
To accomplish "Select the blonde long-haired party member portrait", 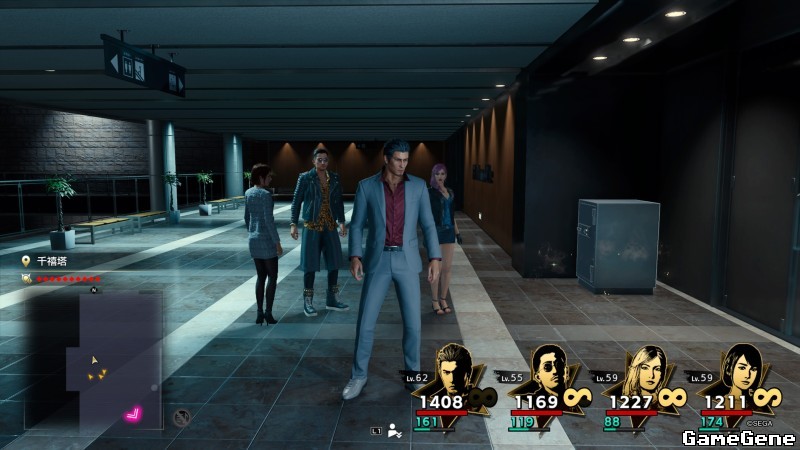I will [641, 371].
